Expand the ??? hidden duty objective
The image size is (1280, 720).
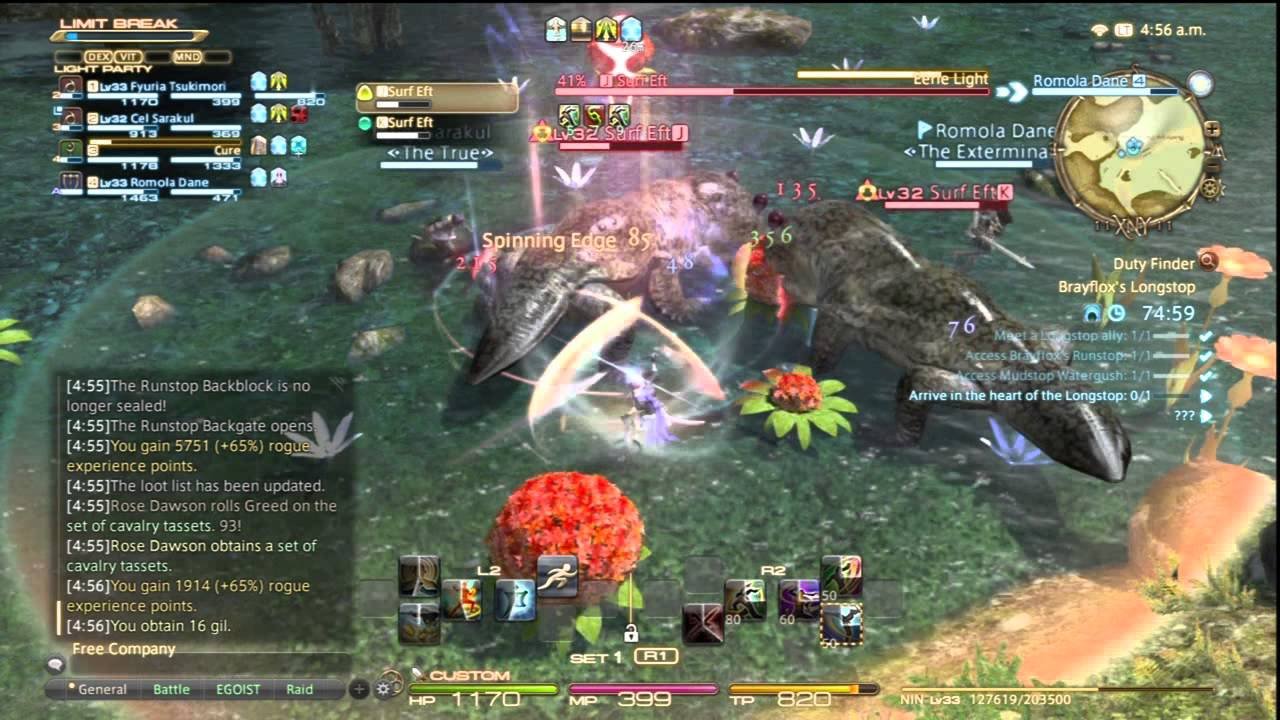coord(1205,414)
